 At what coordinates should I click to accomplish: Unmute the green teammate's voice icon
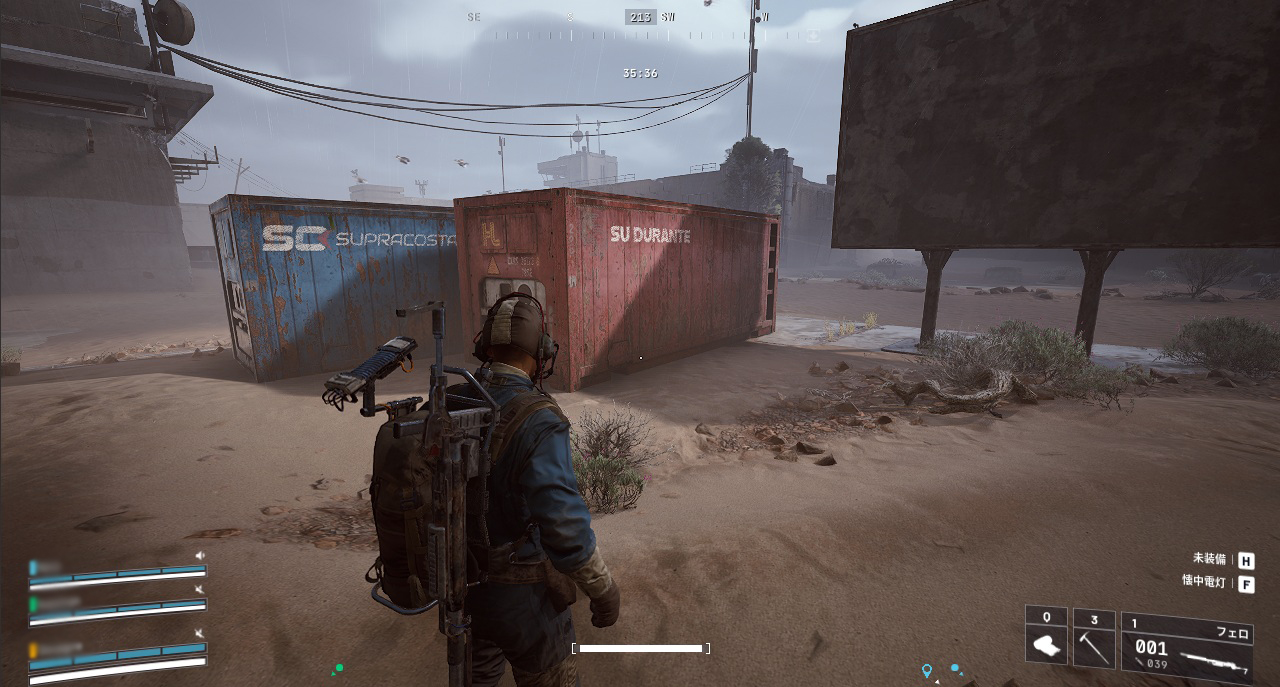click(x=200, y=590)
